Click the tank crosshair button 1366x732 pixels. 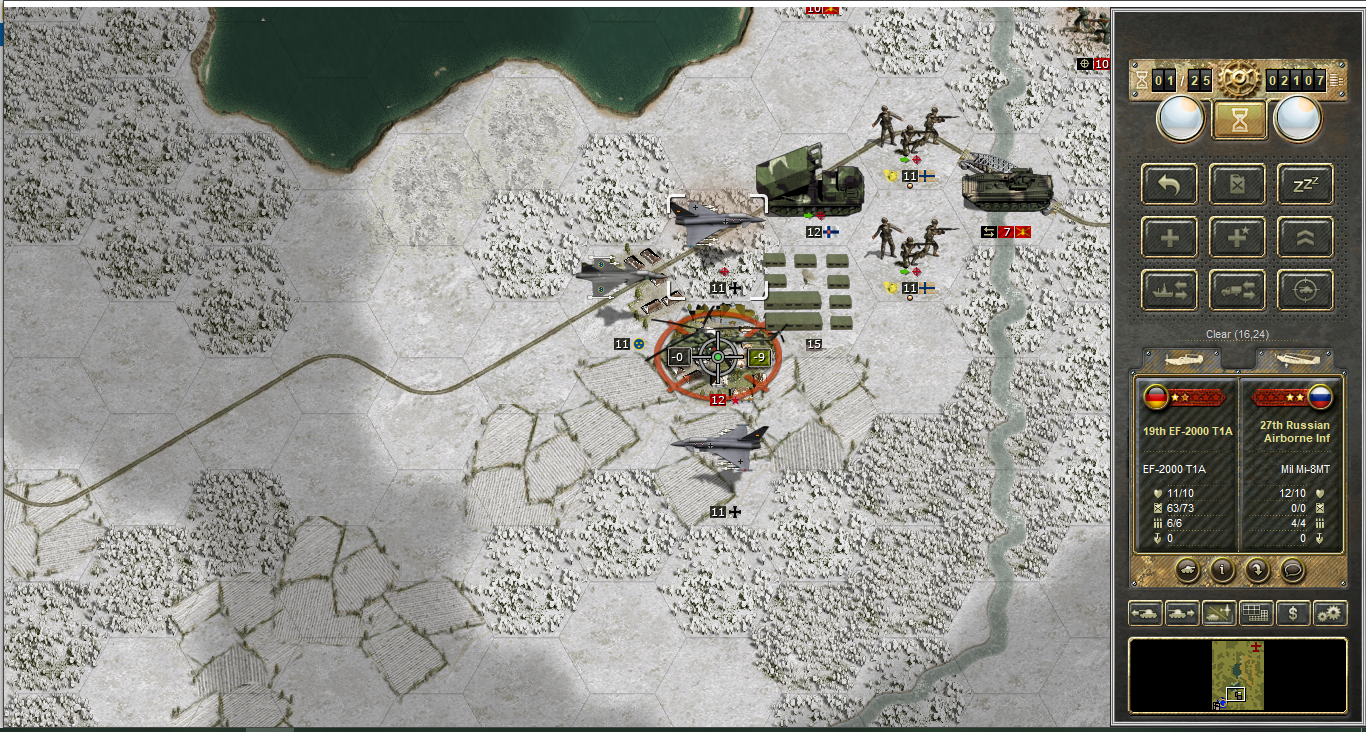click(1305, 290)
